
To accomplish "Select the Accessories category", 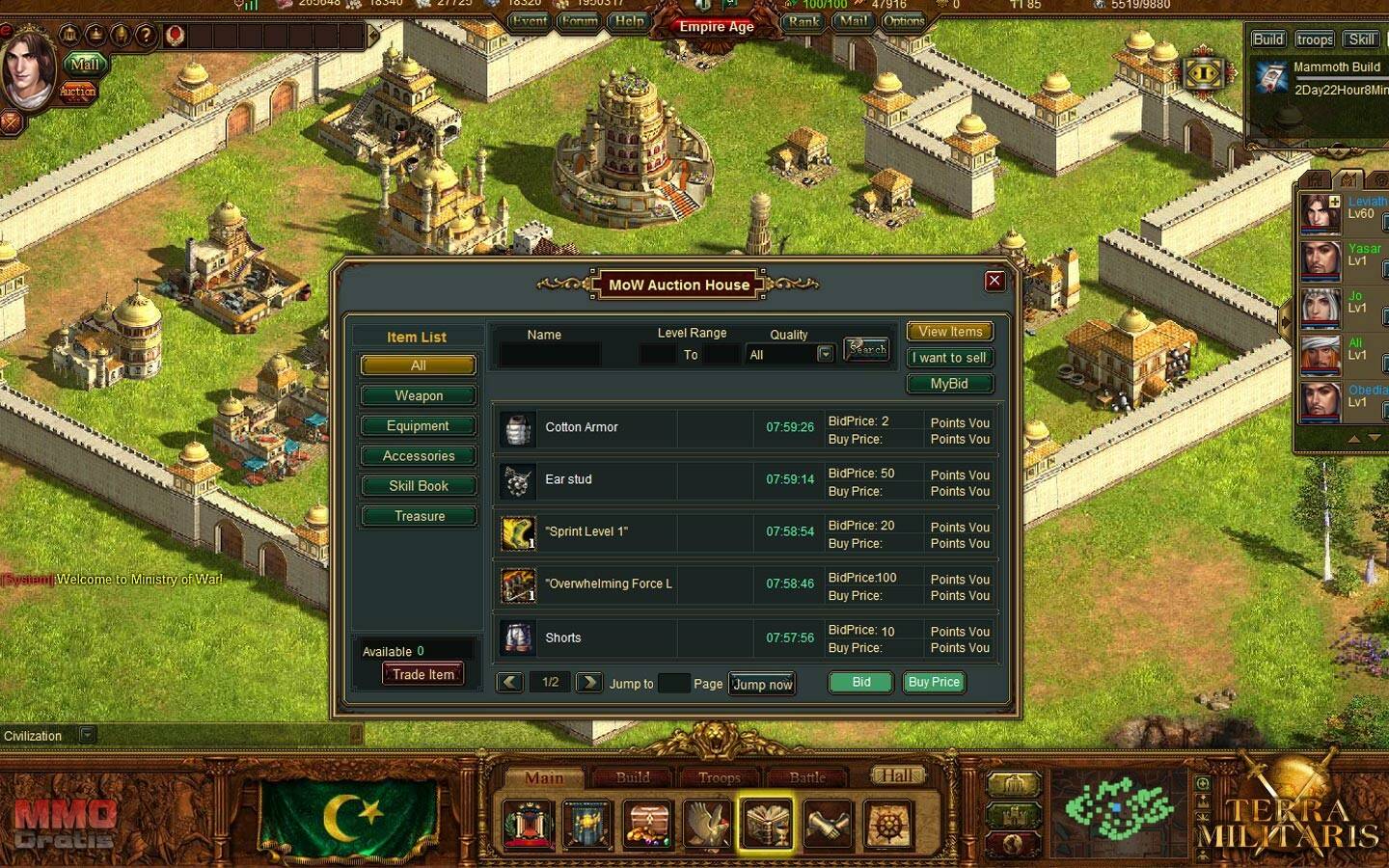I will [x=418, y=455].
